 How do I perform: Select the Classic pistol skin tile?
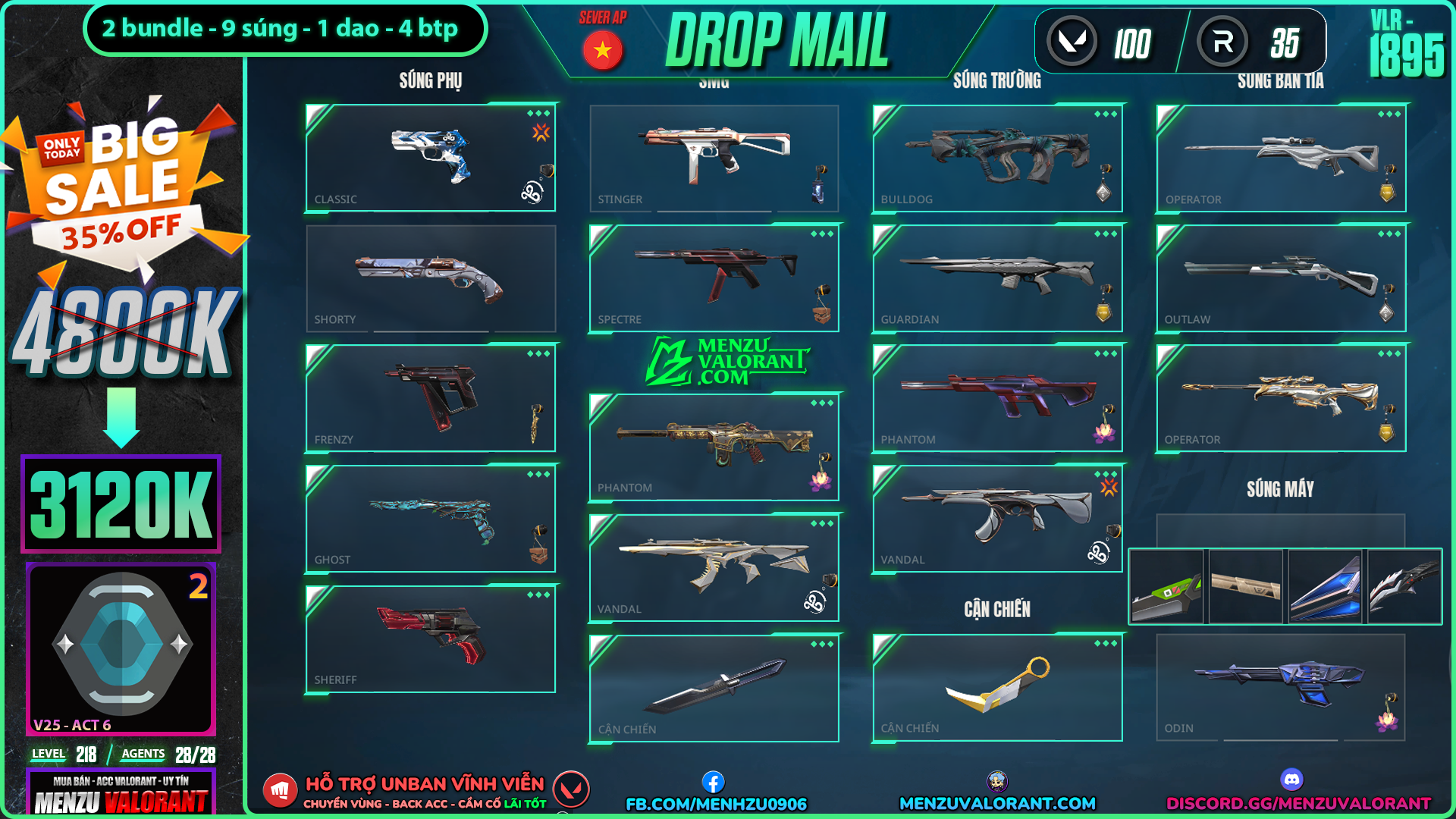point(430,158)
